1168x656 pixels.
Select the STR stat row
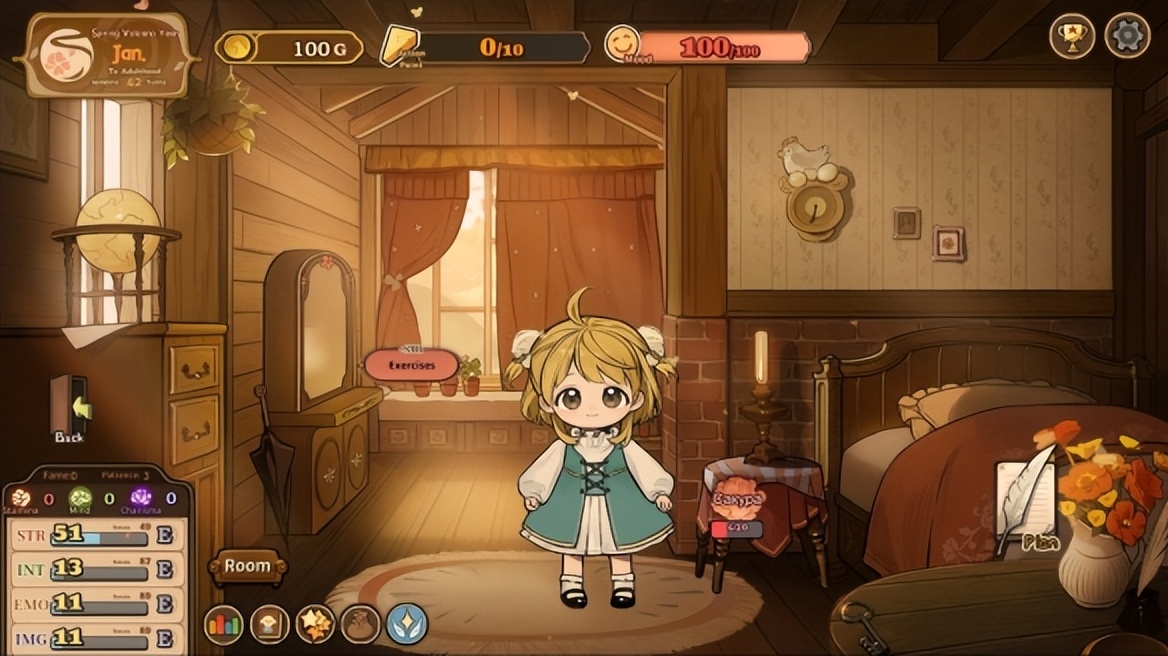pos(95,535)
